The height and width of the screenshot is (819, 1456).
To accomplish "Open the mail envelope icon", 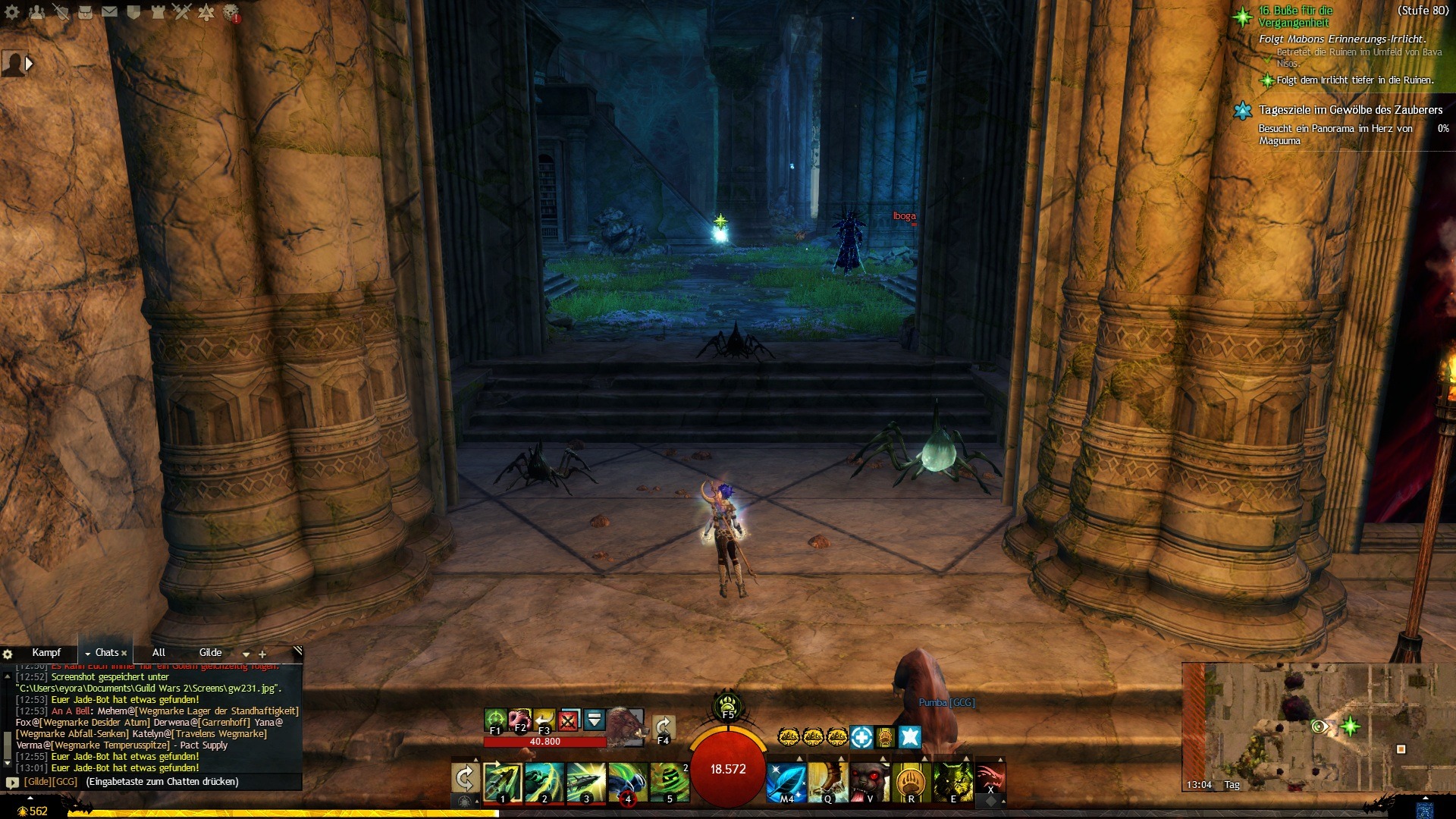I will click(x=109, y=12).
